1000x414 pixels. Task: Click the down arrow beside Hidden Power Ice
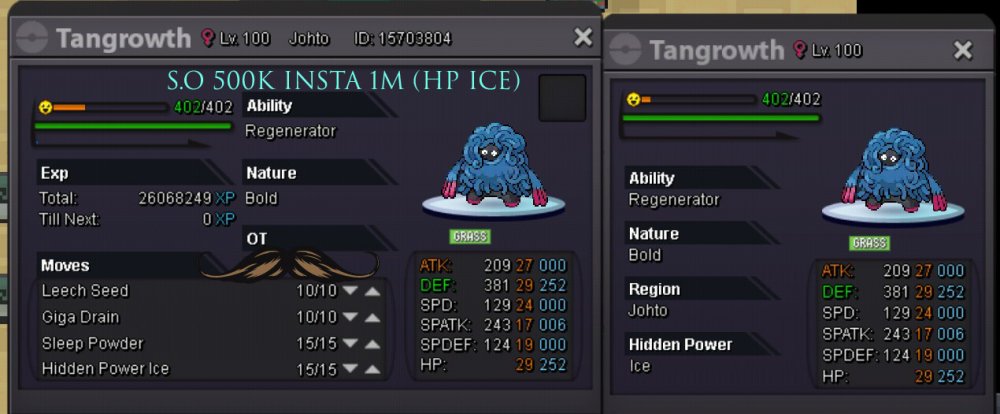[x=350, y=369]
